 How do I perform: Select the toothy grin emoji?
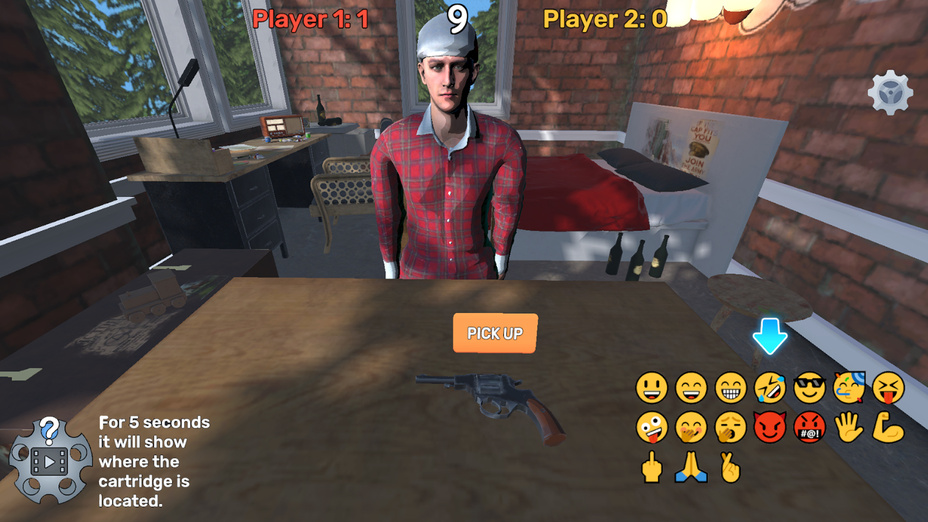click(731, 387)
